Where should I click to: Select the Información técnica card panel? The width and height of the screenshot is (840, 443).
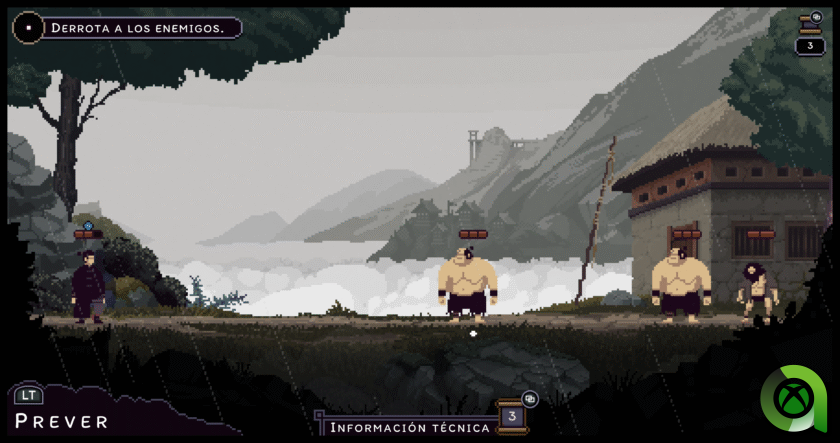[x=408, y=427]
